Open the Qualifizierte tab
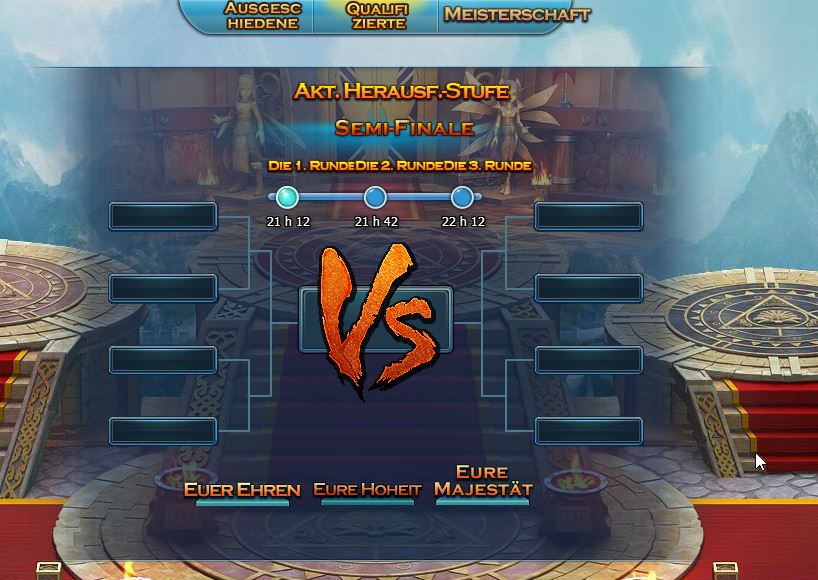 376,15
